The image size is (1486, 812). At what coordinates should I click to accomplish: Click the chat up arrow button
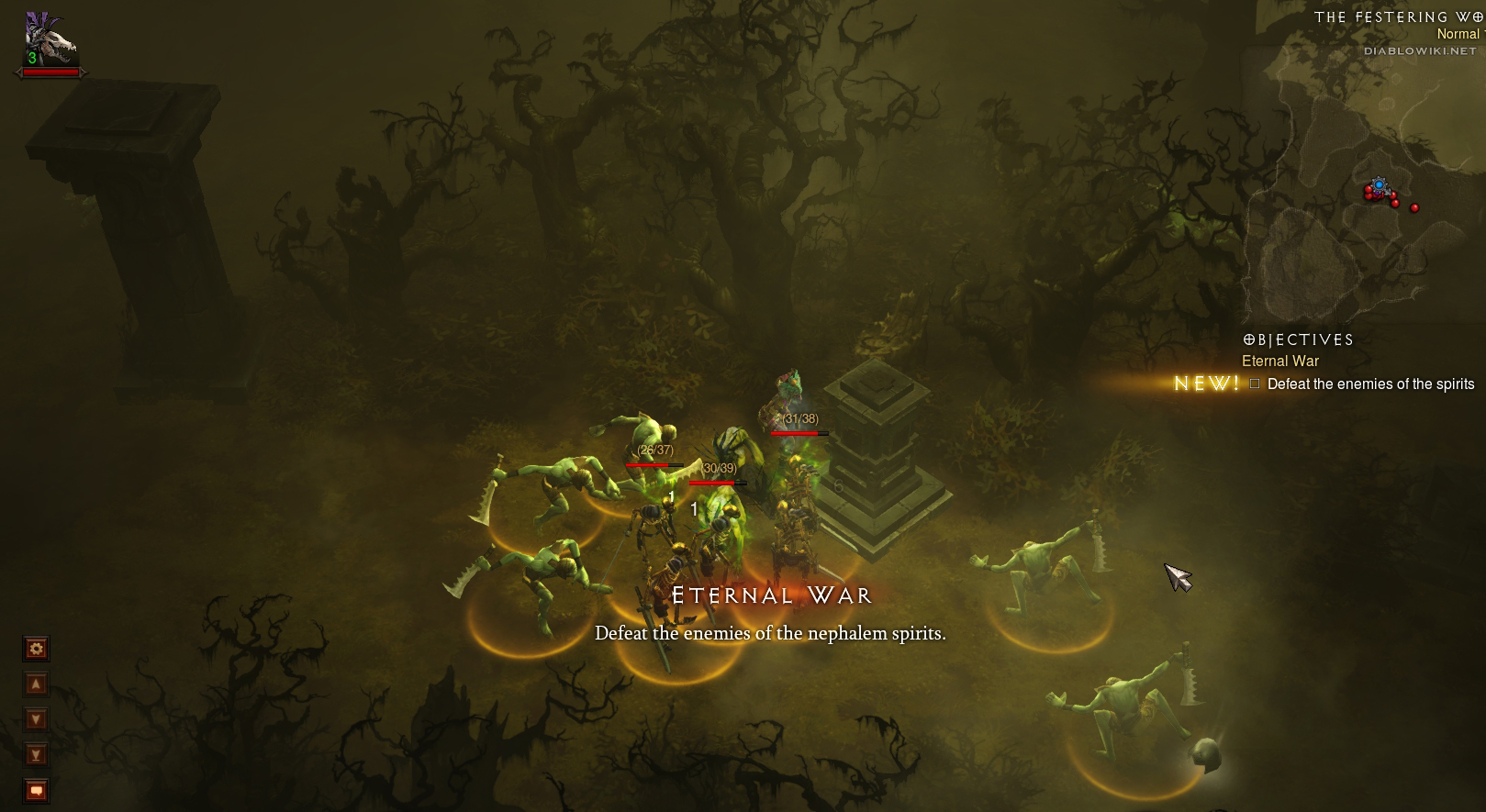point(36,684)
